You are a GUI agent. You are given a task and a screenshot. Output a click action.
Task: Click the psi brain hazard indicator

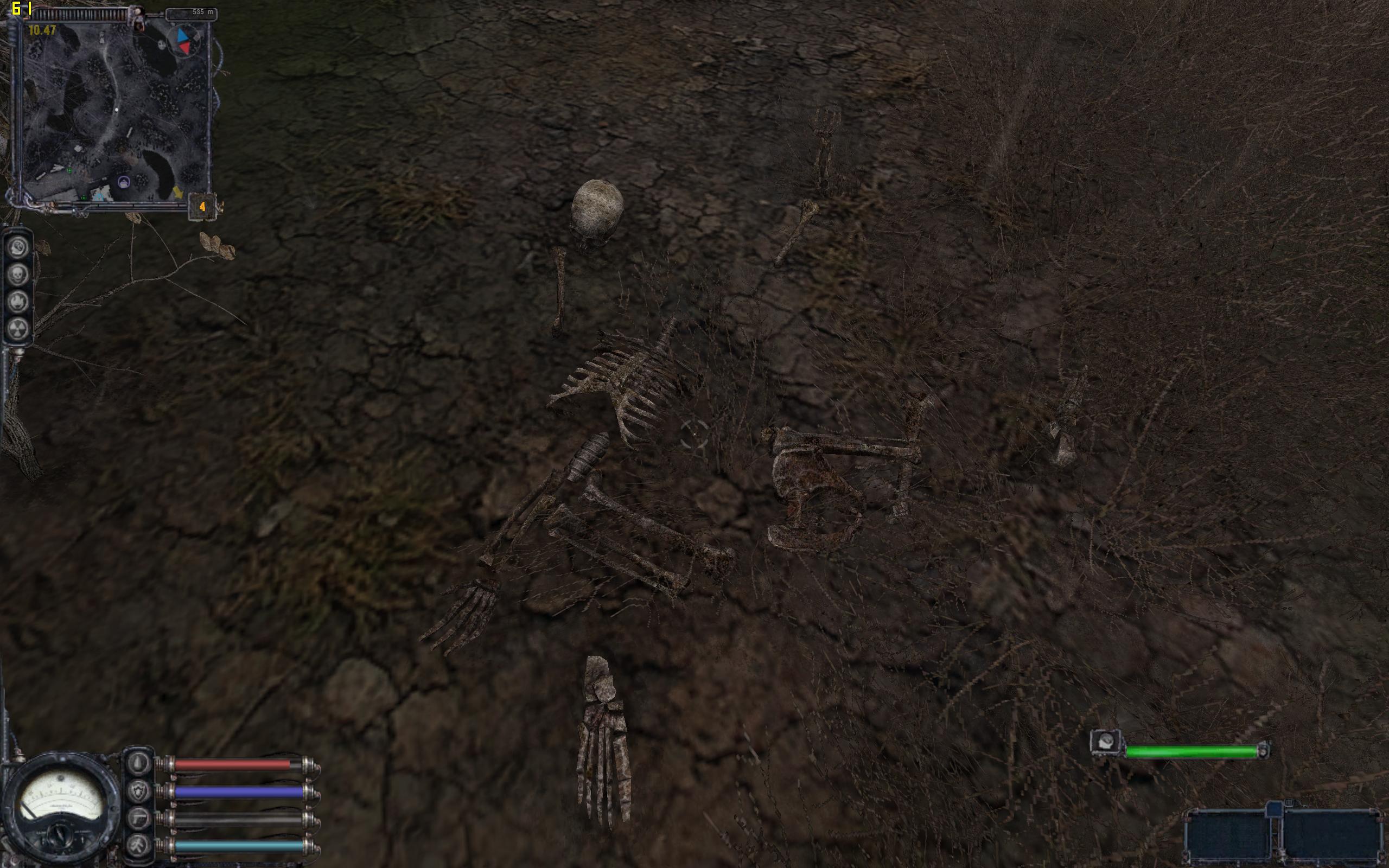[x=18, y=248]
